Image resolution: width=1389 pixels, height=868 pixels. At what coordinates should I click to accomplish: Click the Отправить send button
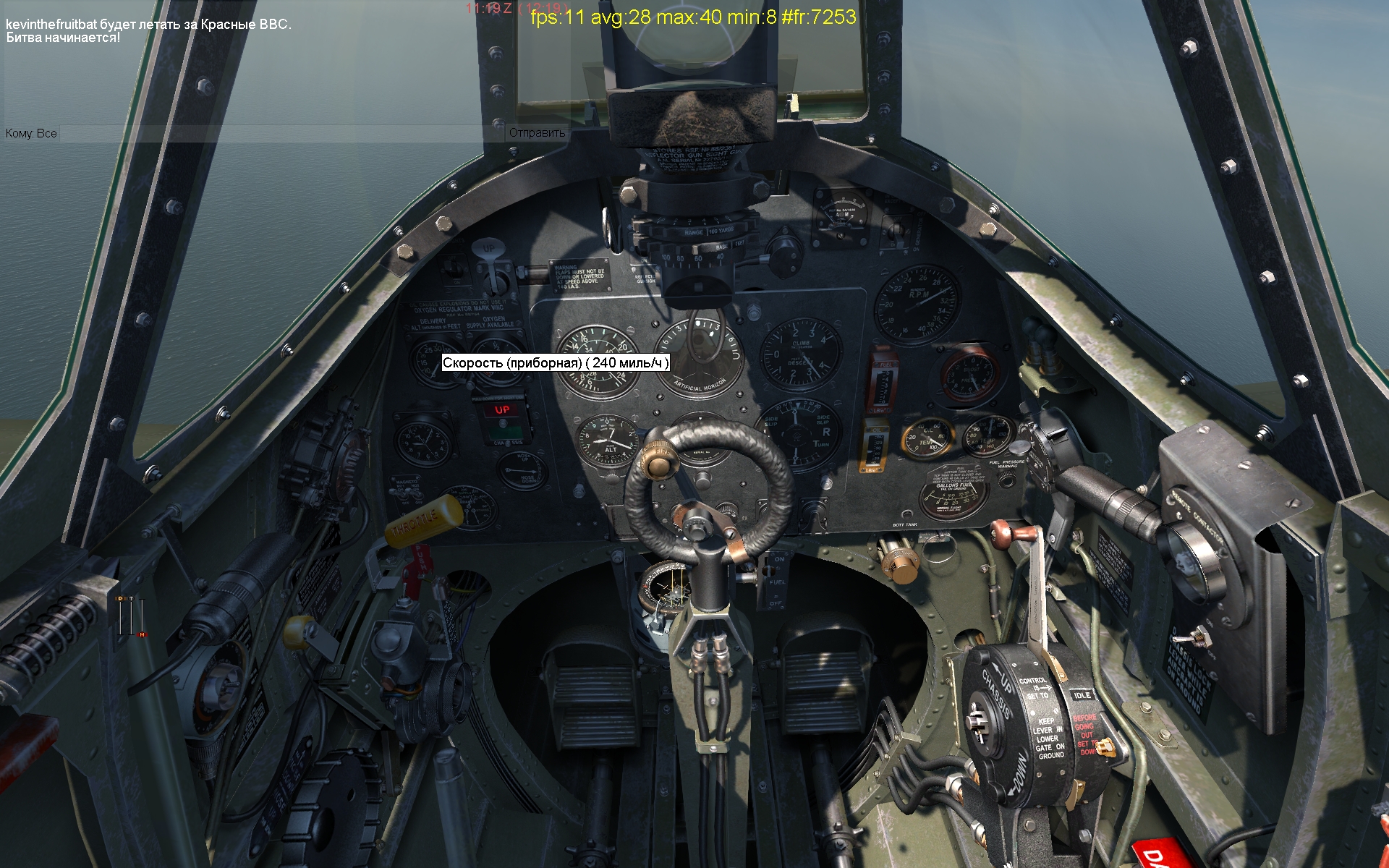(x=537, y=133)
